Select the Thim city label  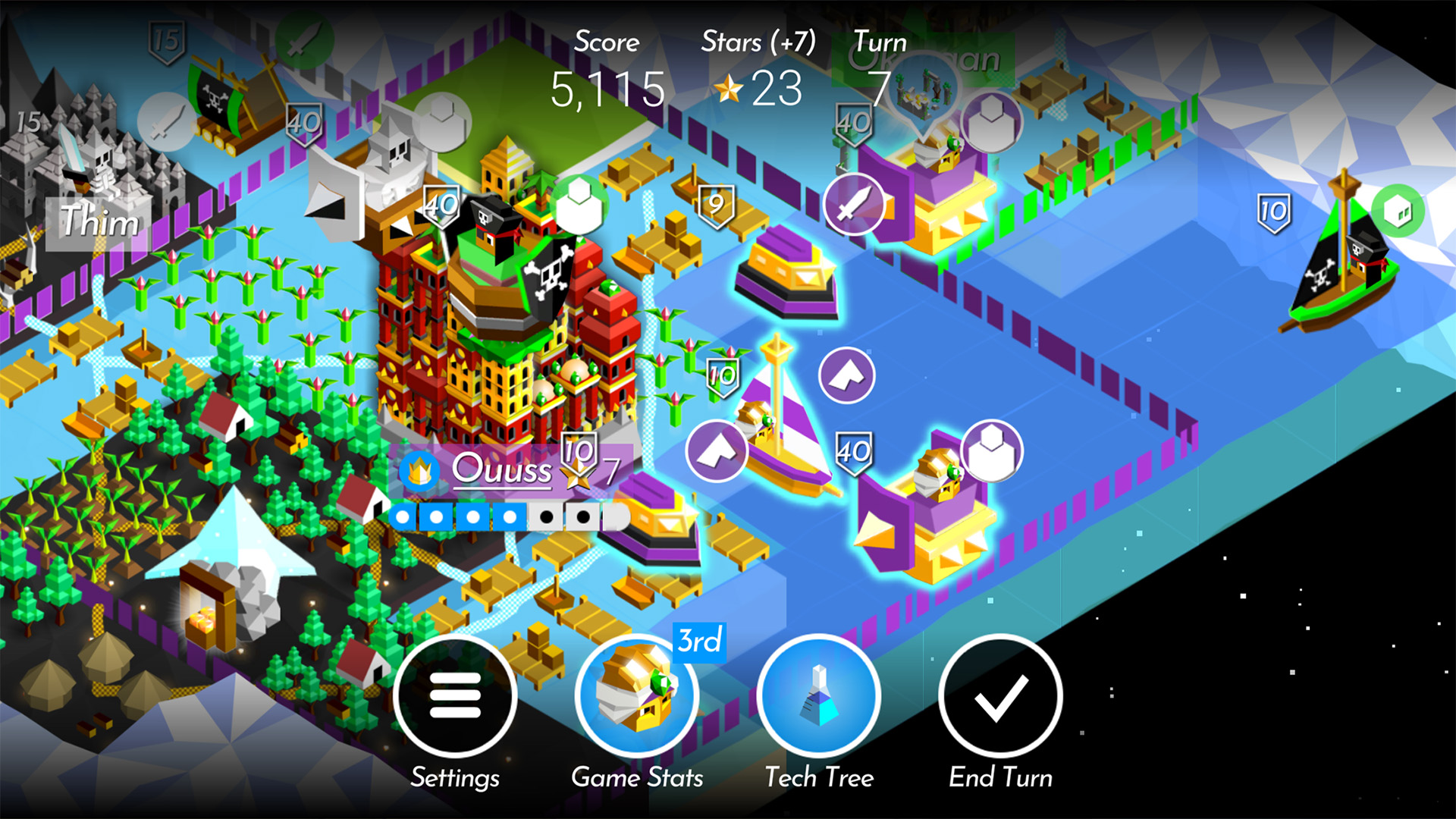(x=99, y=220)
